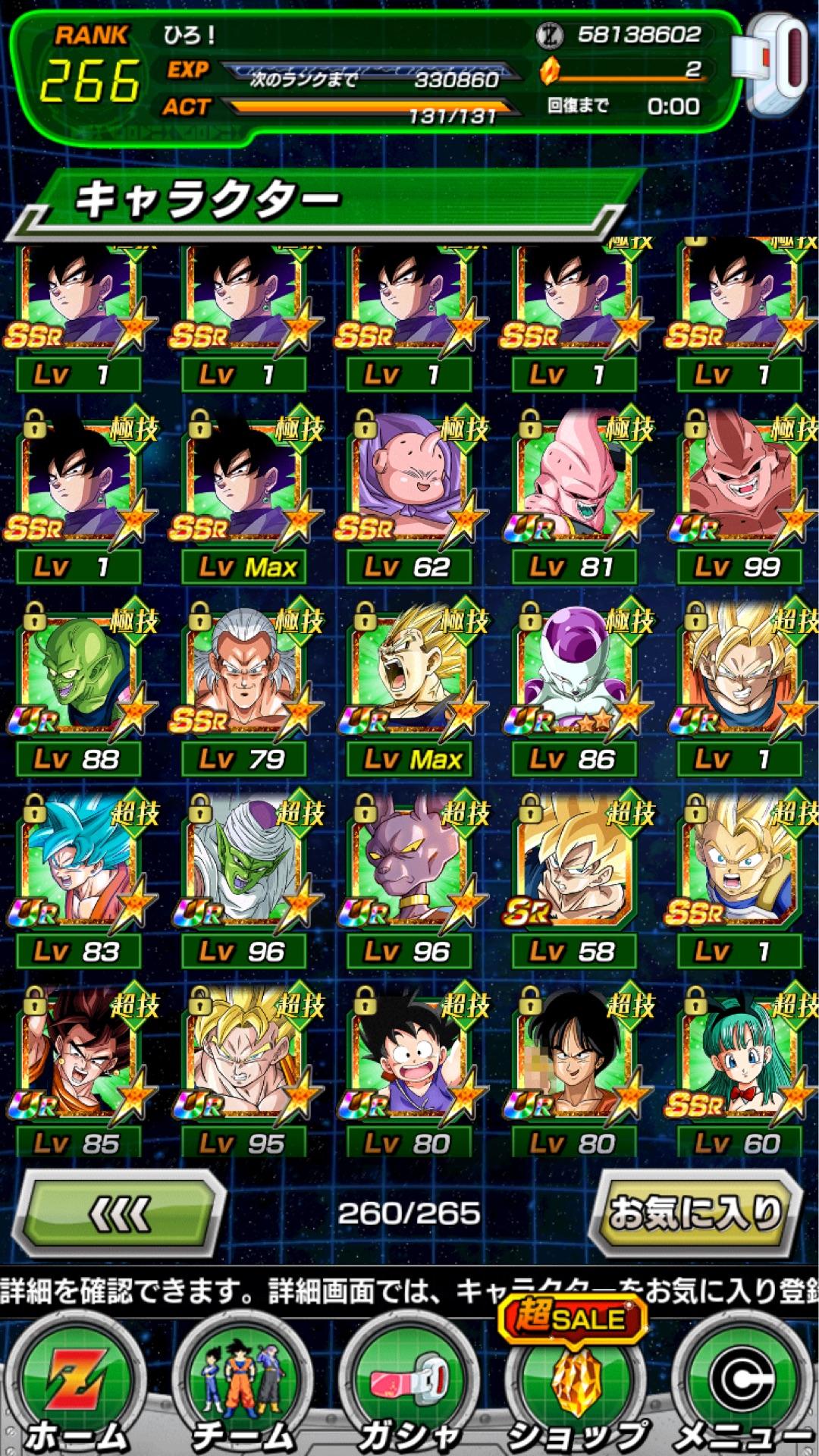Open the ホーム home menu
This screenshot has height=1456, width=819.
click(76, 1388)
